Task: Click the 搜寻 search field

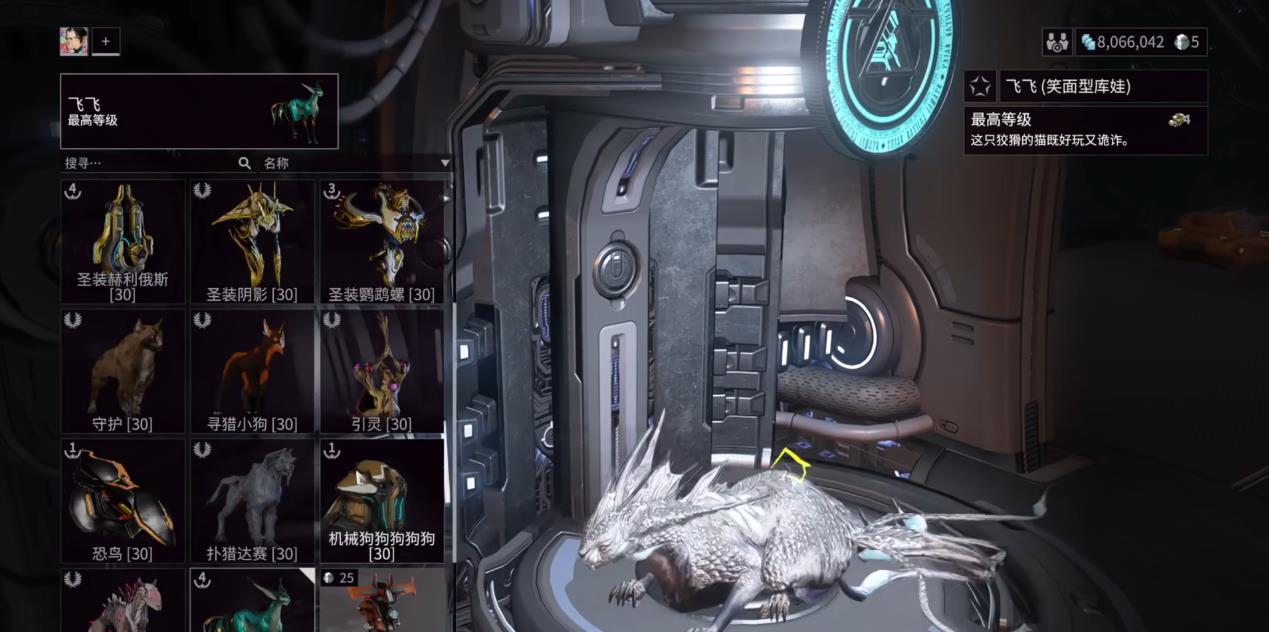Action: click(150, 163)
